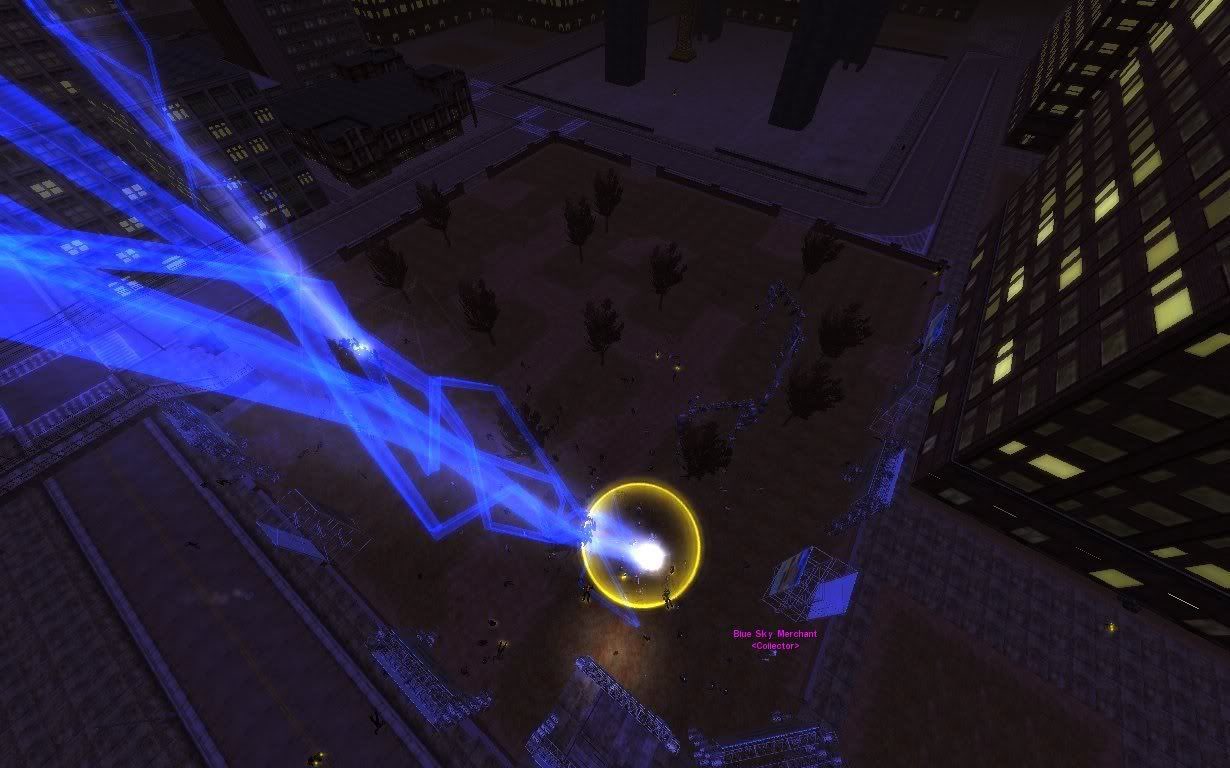This screenshot has height=768, width=1230.
Task: Select the Blue Sky Merchant nameplate
Action: (x=775, y=634)
